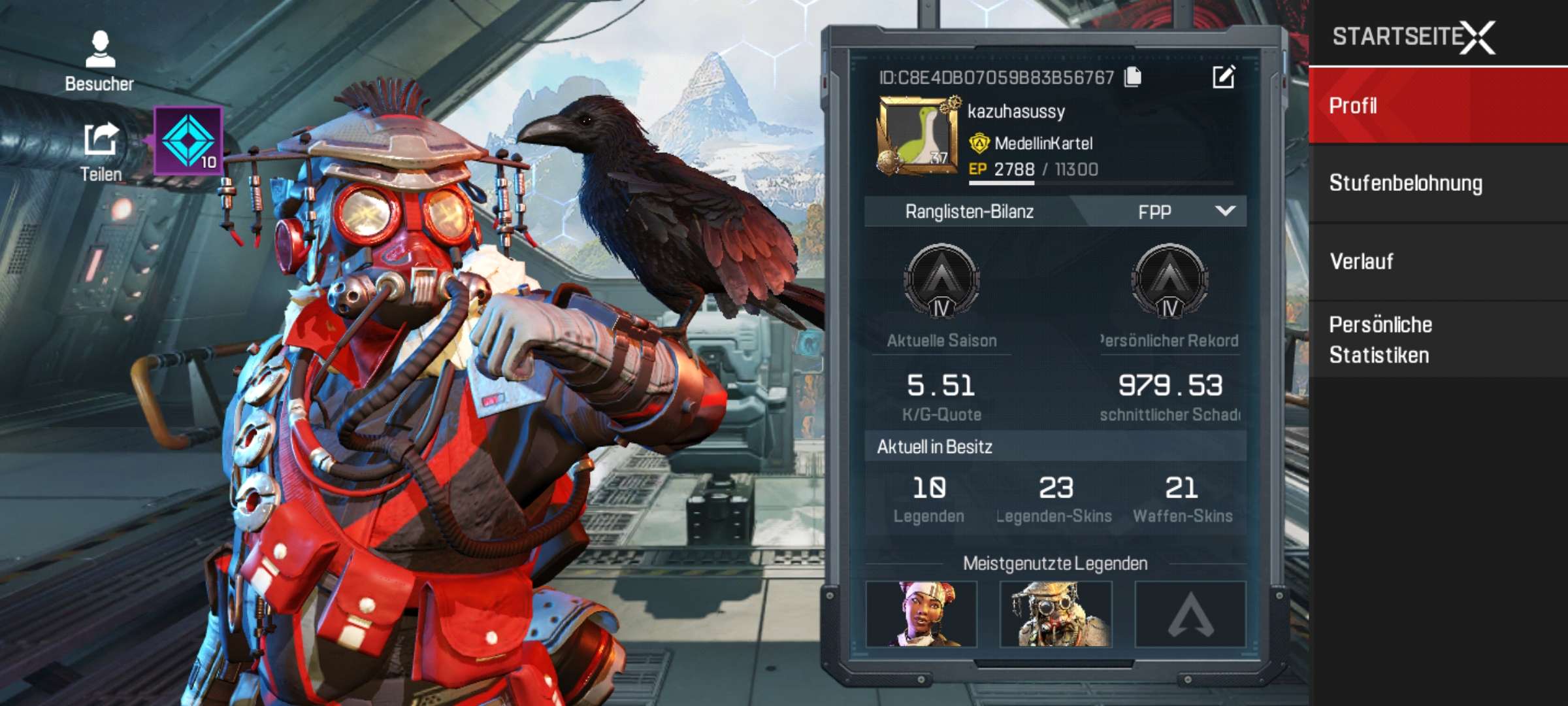Screen dimensions: 1568x706
Task: Return to the Startseite
Action: pyautogui.click(x=1394, y=37)
